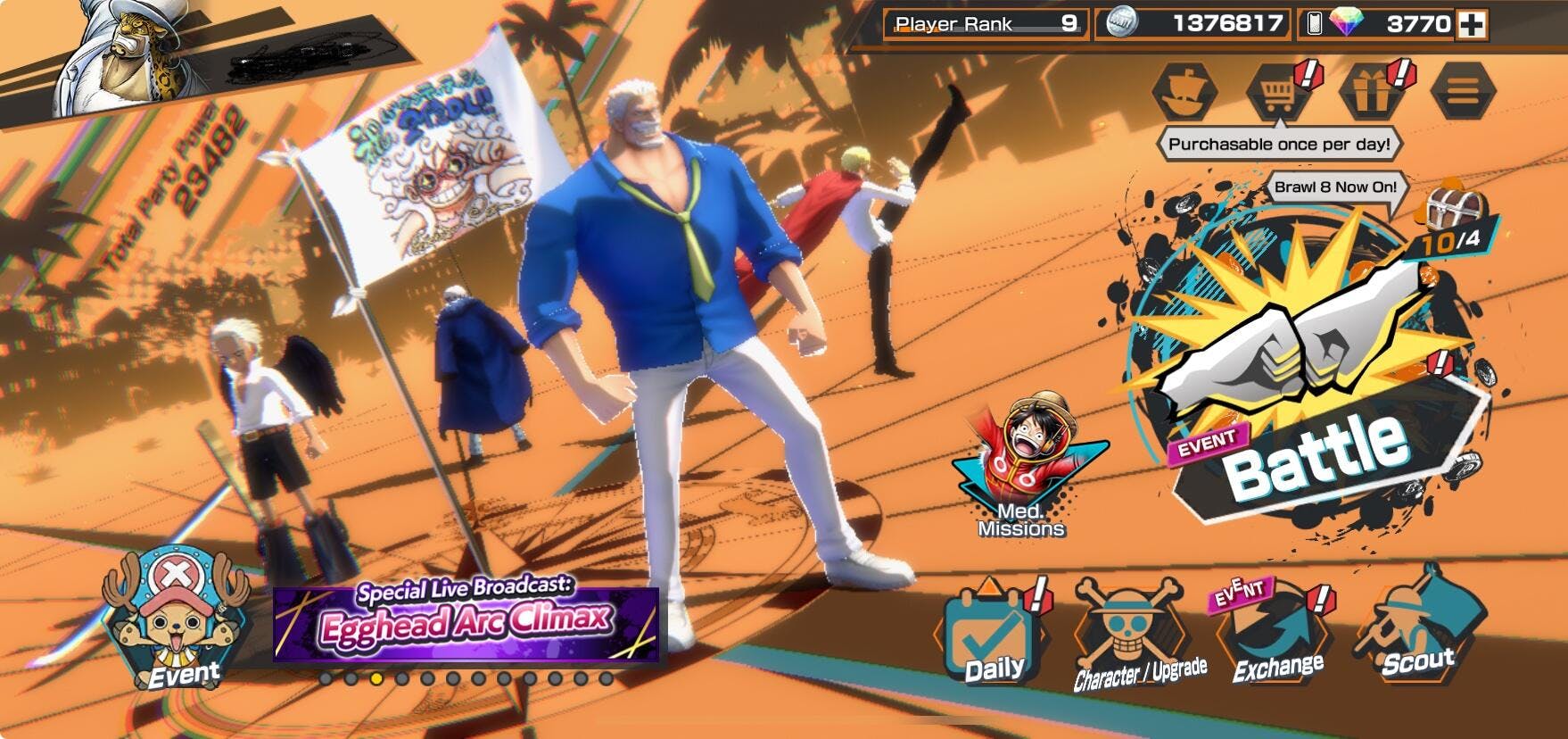Add rainbow diamonds with the plus button

tap(1472, 25)
